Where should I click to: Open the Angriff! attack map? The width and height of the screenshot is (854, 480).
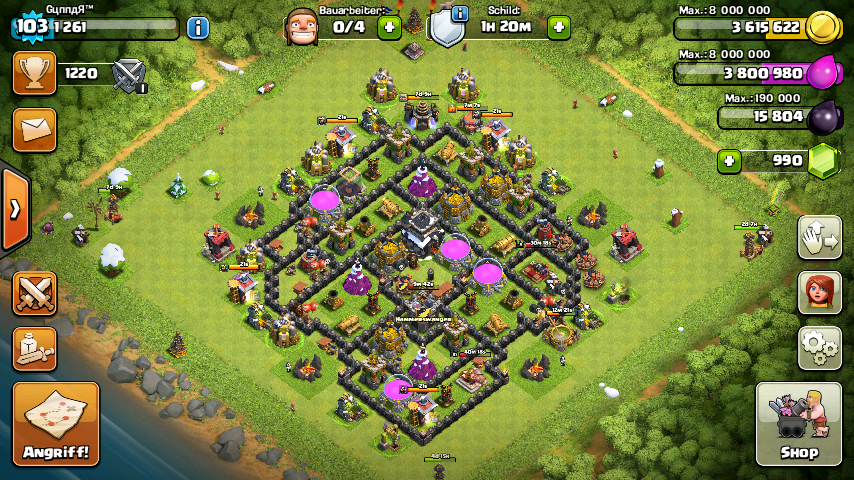[56, 424]
